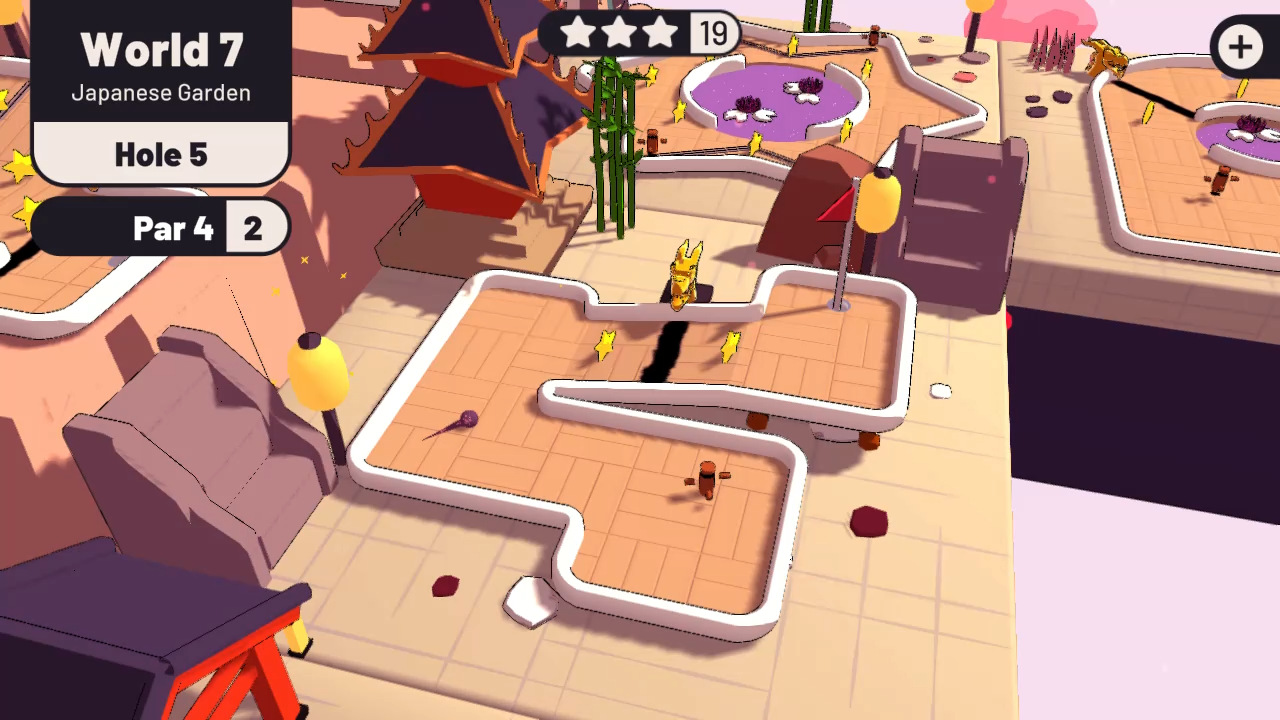Click the Par 4 label
1280x720 pixels.
click(x=173, y=228)
